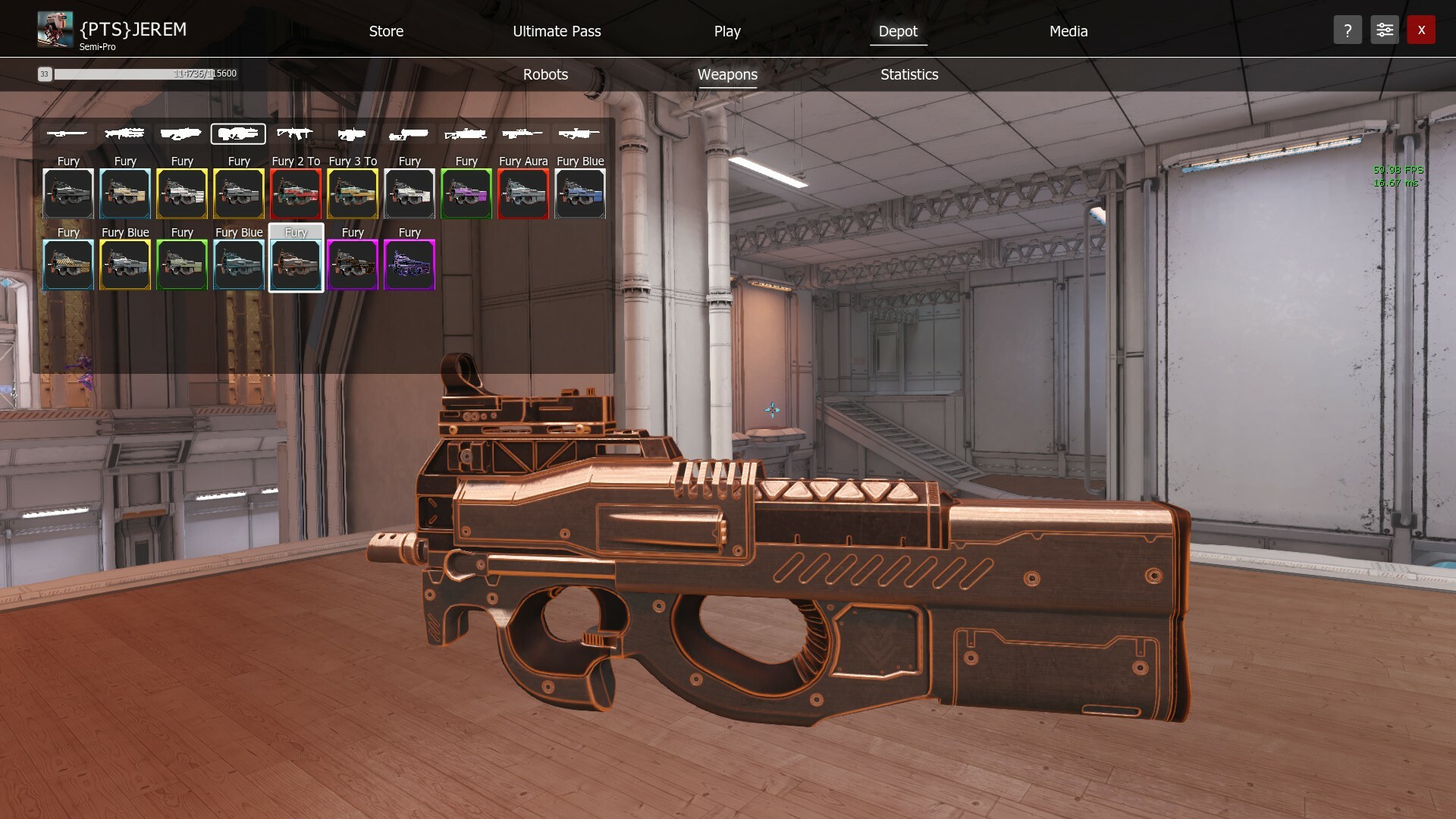Open the Play menu
The width and height of the screenshot is (1456, 819).
pyautogui.click(x=727, y=31)
